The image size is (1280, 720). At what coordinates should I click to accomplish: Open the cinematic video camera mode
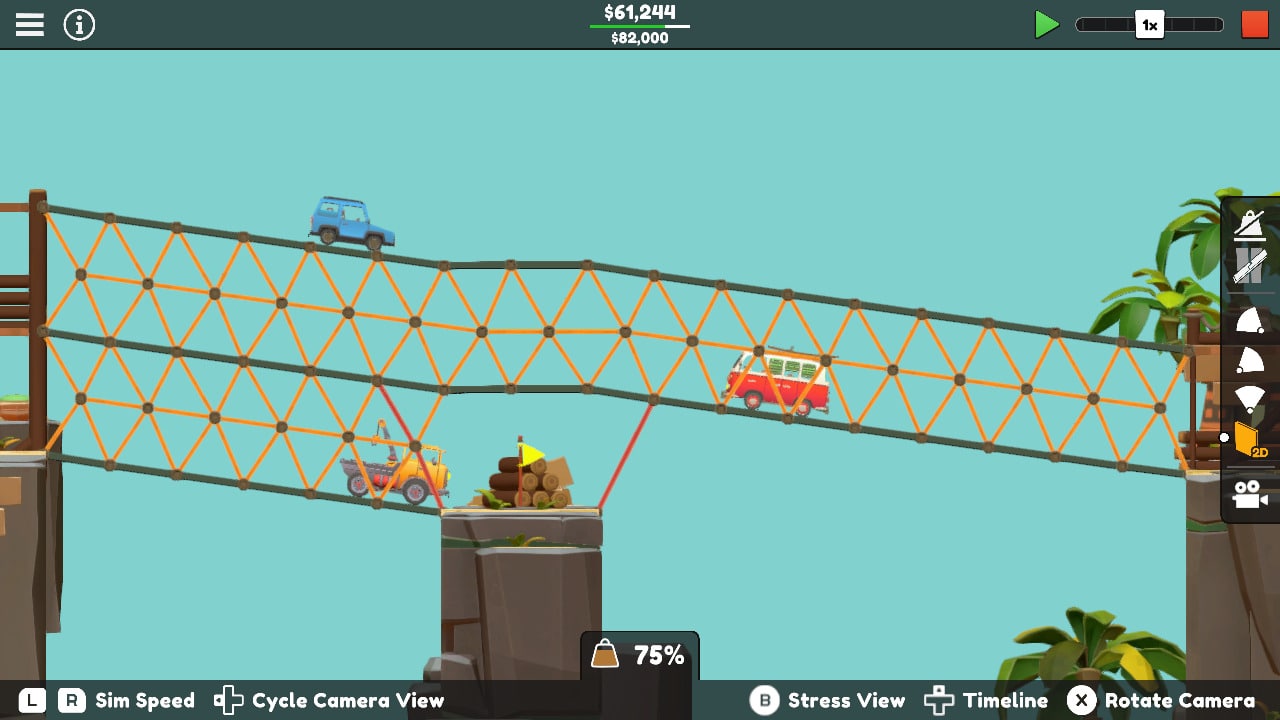pos(1250,492)
